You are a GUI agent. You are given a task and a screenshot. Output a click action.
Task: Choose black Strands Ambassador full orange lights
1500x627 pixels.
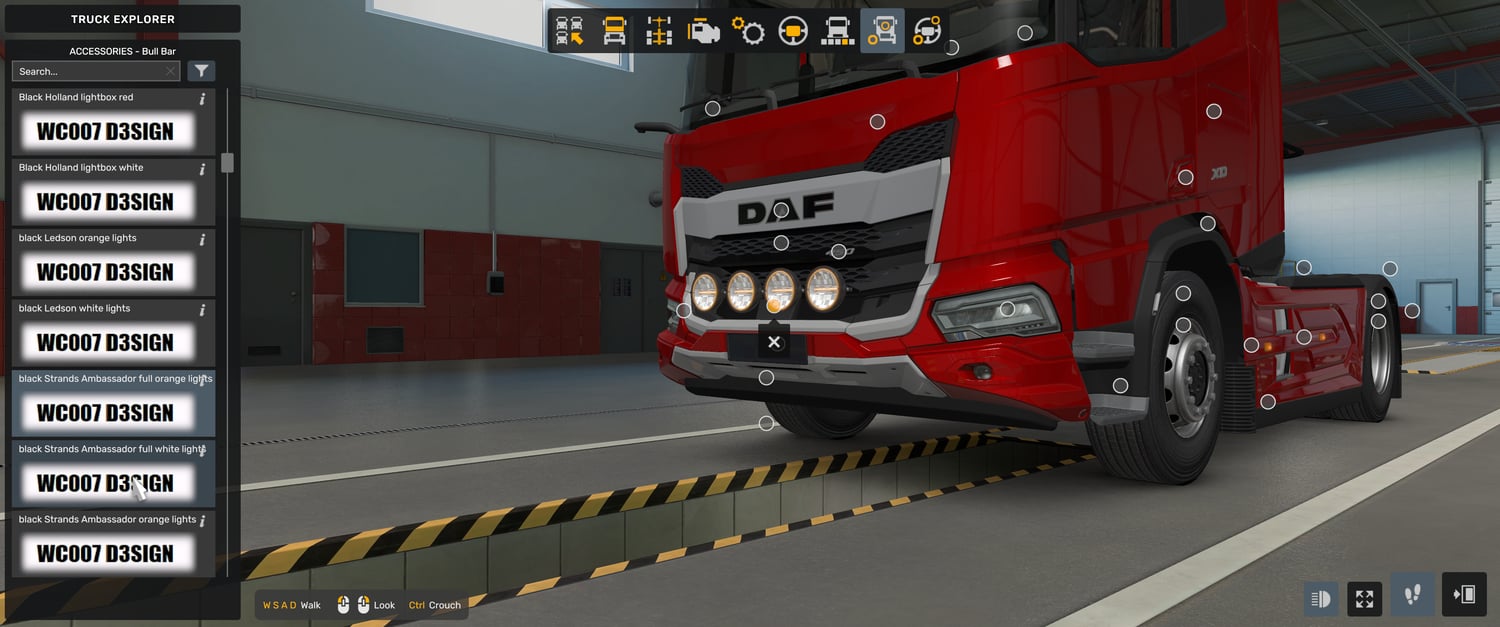pos(105,412)
